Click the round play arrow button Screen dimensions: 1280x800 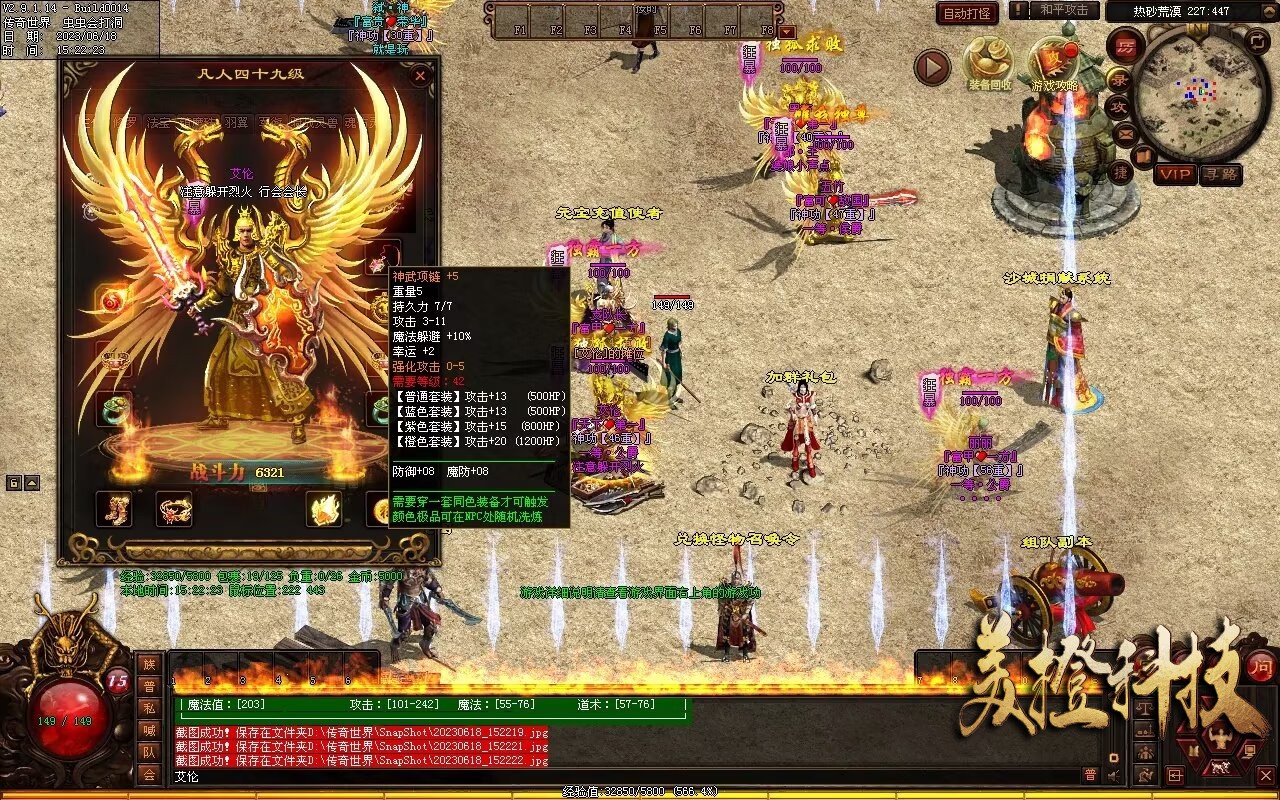[932, 68]
